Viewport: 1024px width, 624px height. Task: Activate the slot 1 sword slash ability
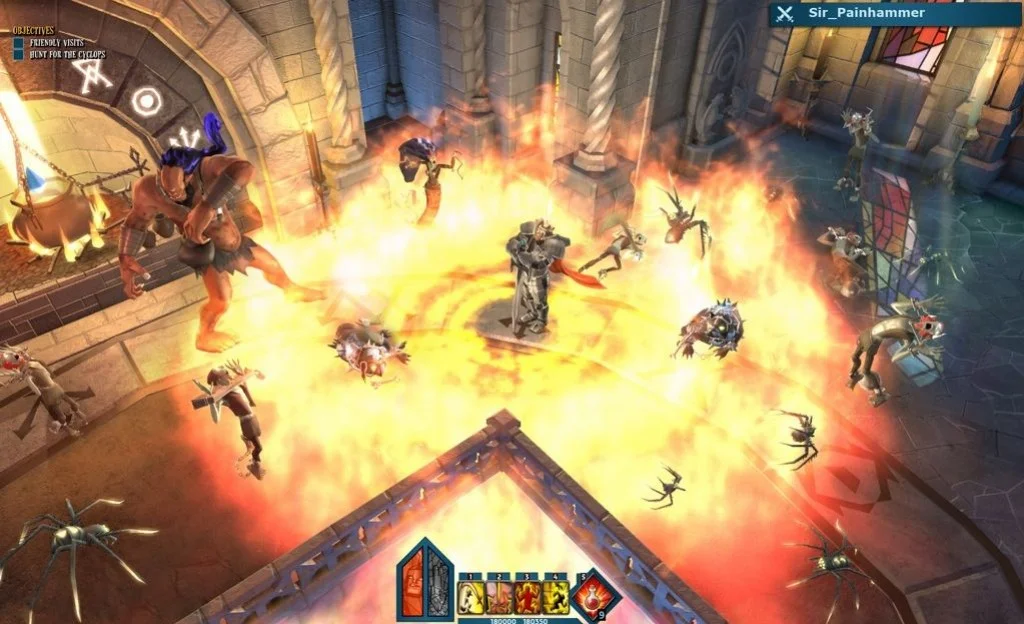pos(471,598)
